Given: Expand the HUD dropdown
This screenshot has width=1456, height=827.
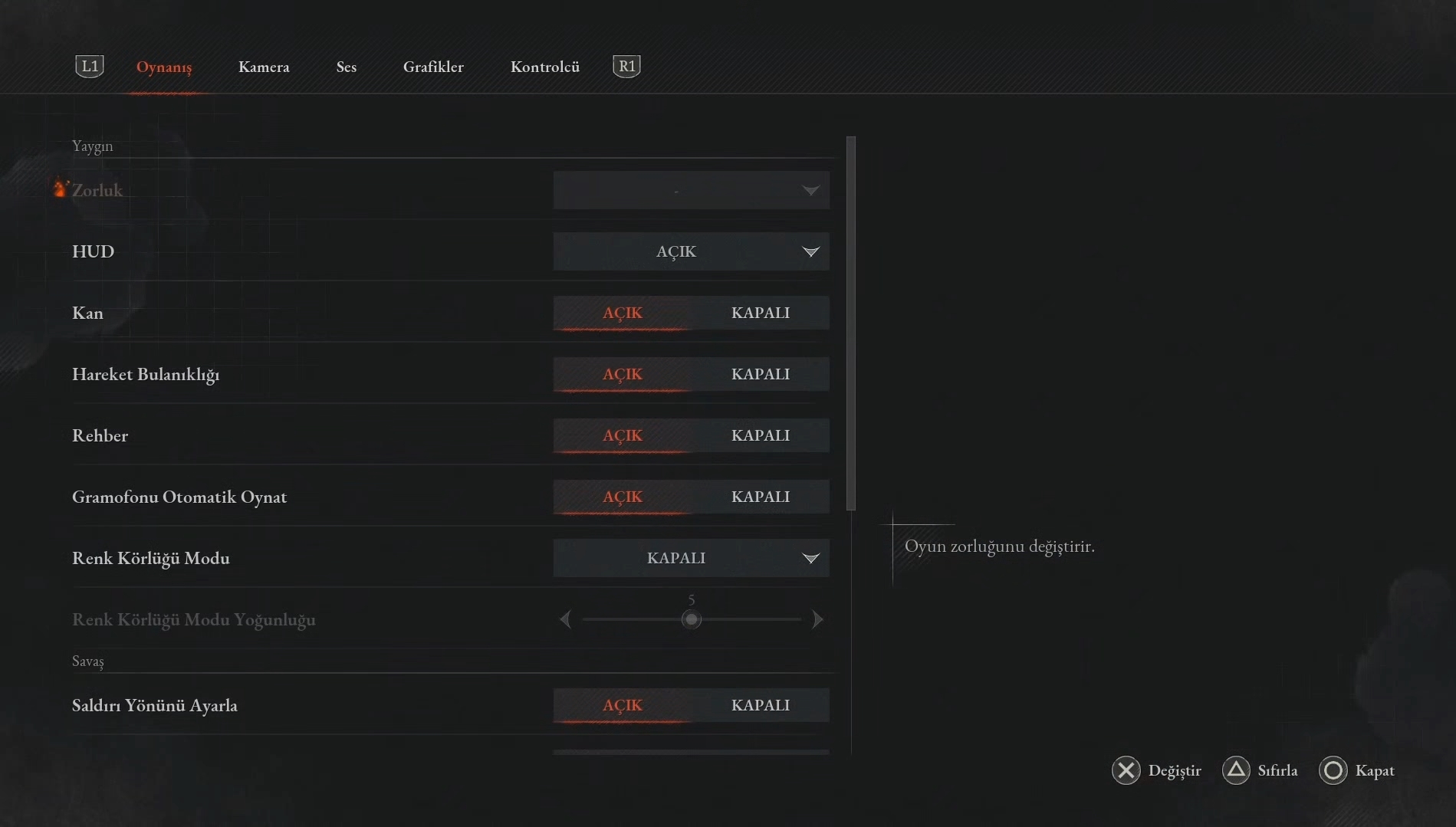Looking at the screenshot, I should 691,251.
